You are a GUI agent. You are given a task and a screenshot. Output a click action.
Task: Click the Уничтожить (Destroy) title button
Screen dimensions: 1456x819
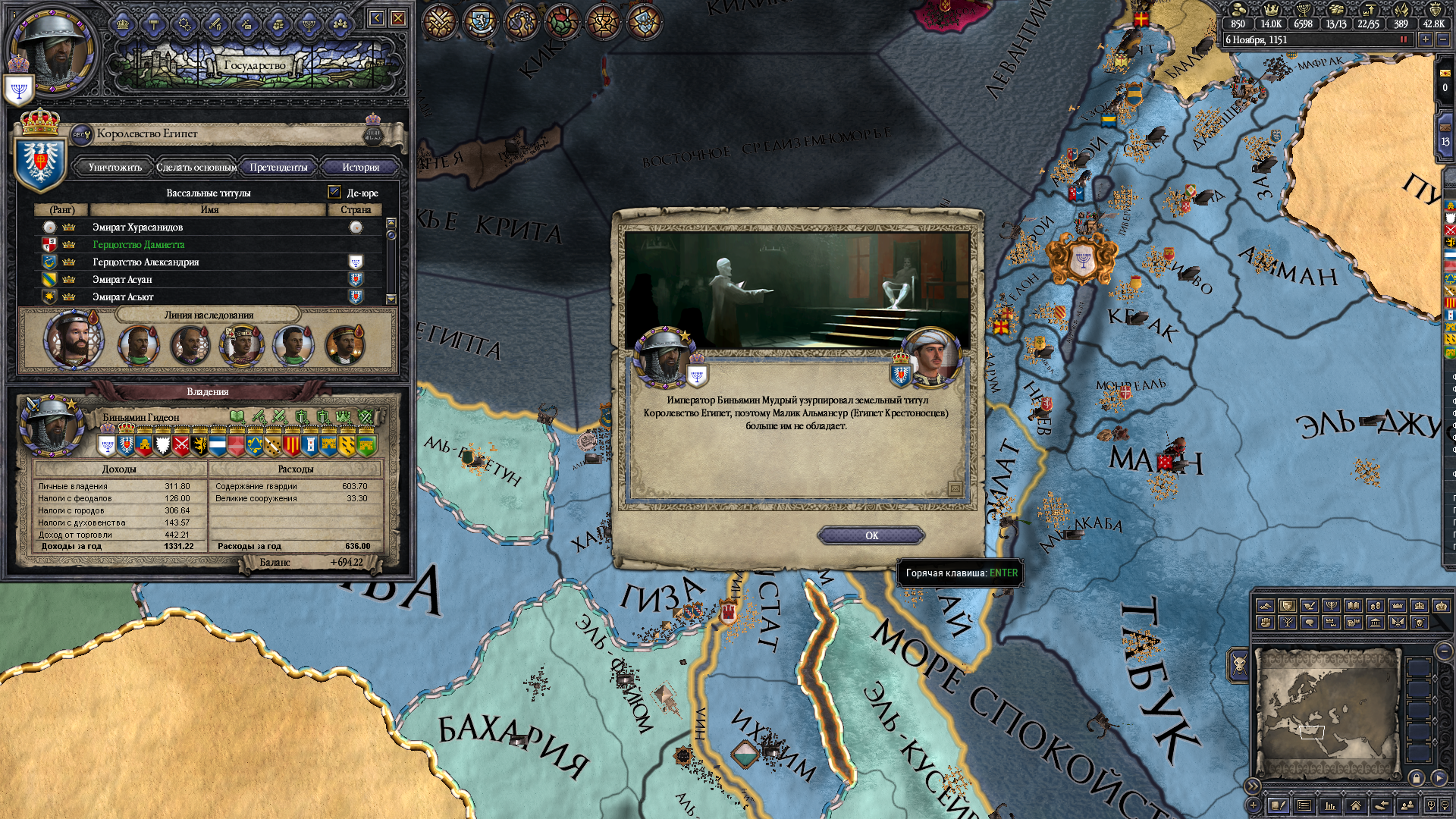pos(115,167)
